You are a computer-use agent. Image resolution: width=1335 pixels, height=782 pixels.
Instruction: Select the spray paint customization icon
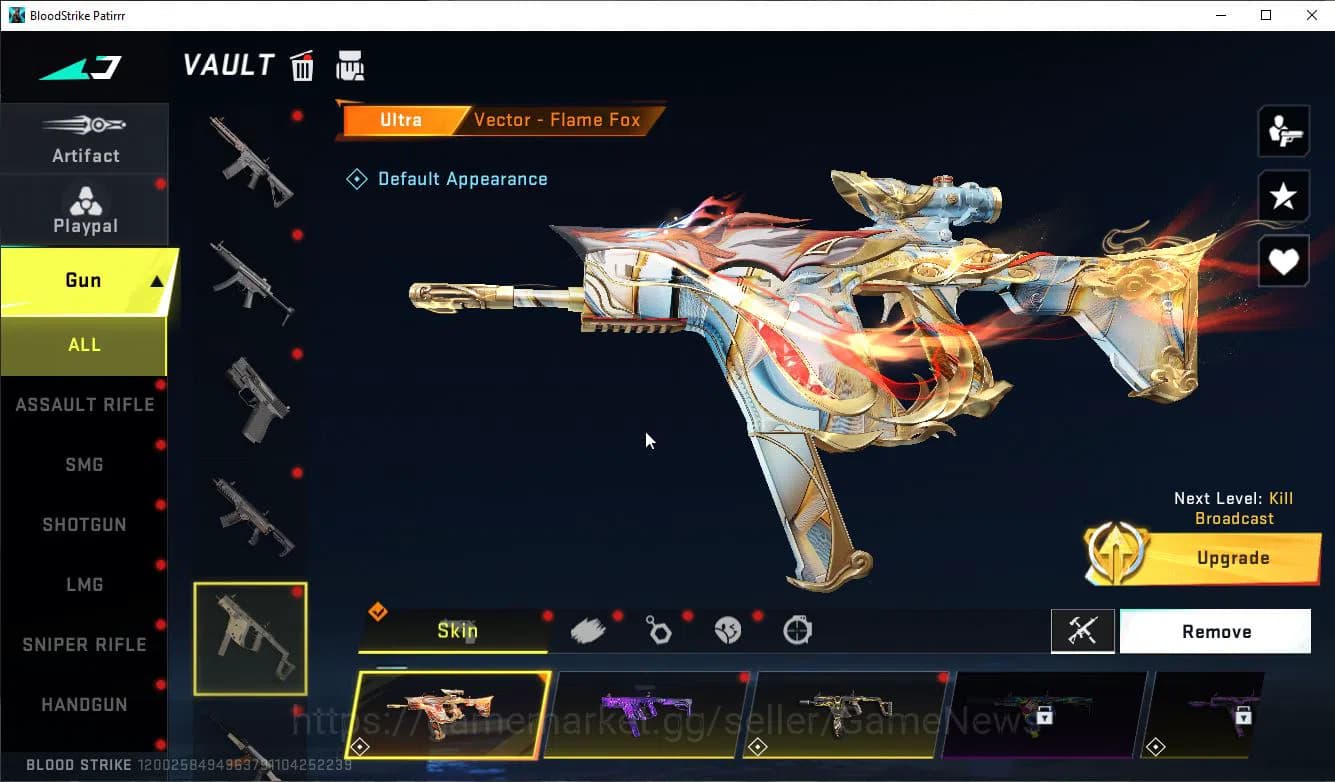tap(588, 629)
